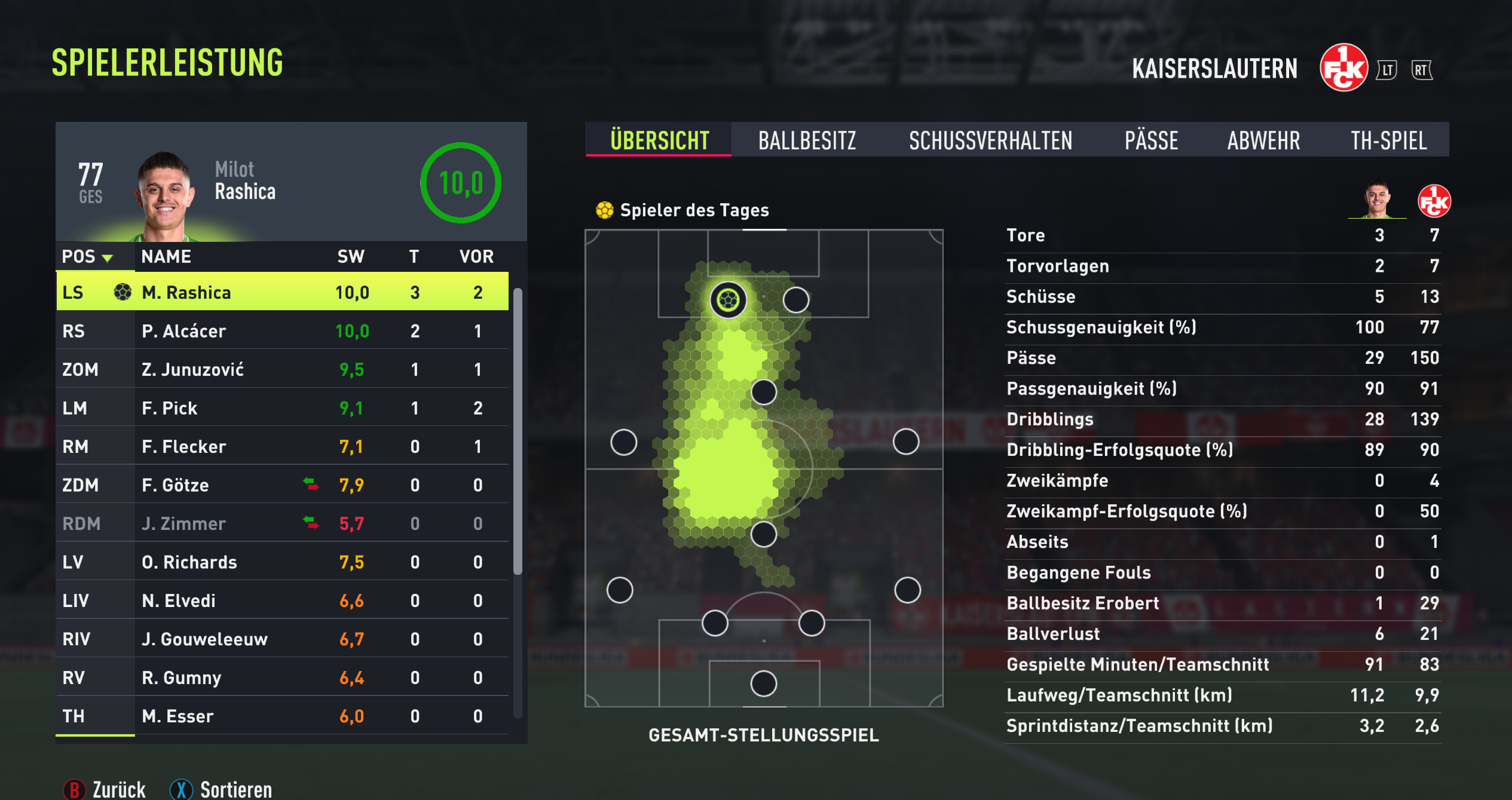The width and height of the screenshot is (1512, 800).
Task: Select M. Rashica in the player list
Action: click(282, 292)
